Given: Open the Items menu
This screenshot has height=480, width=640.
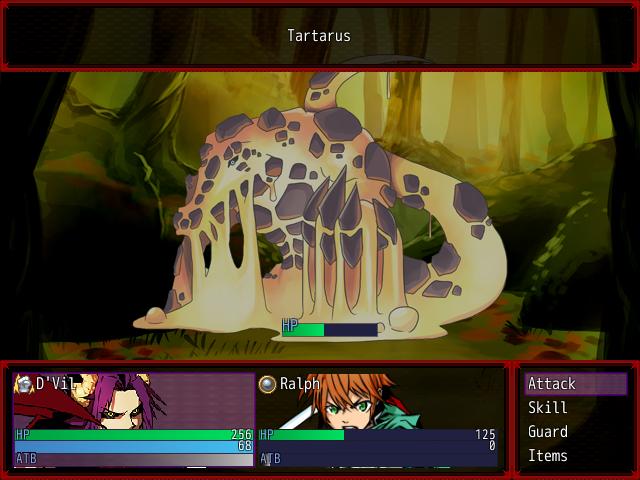Looking at the screenshot, I should click(x=574, y=456).
